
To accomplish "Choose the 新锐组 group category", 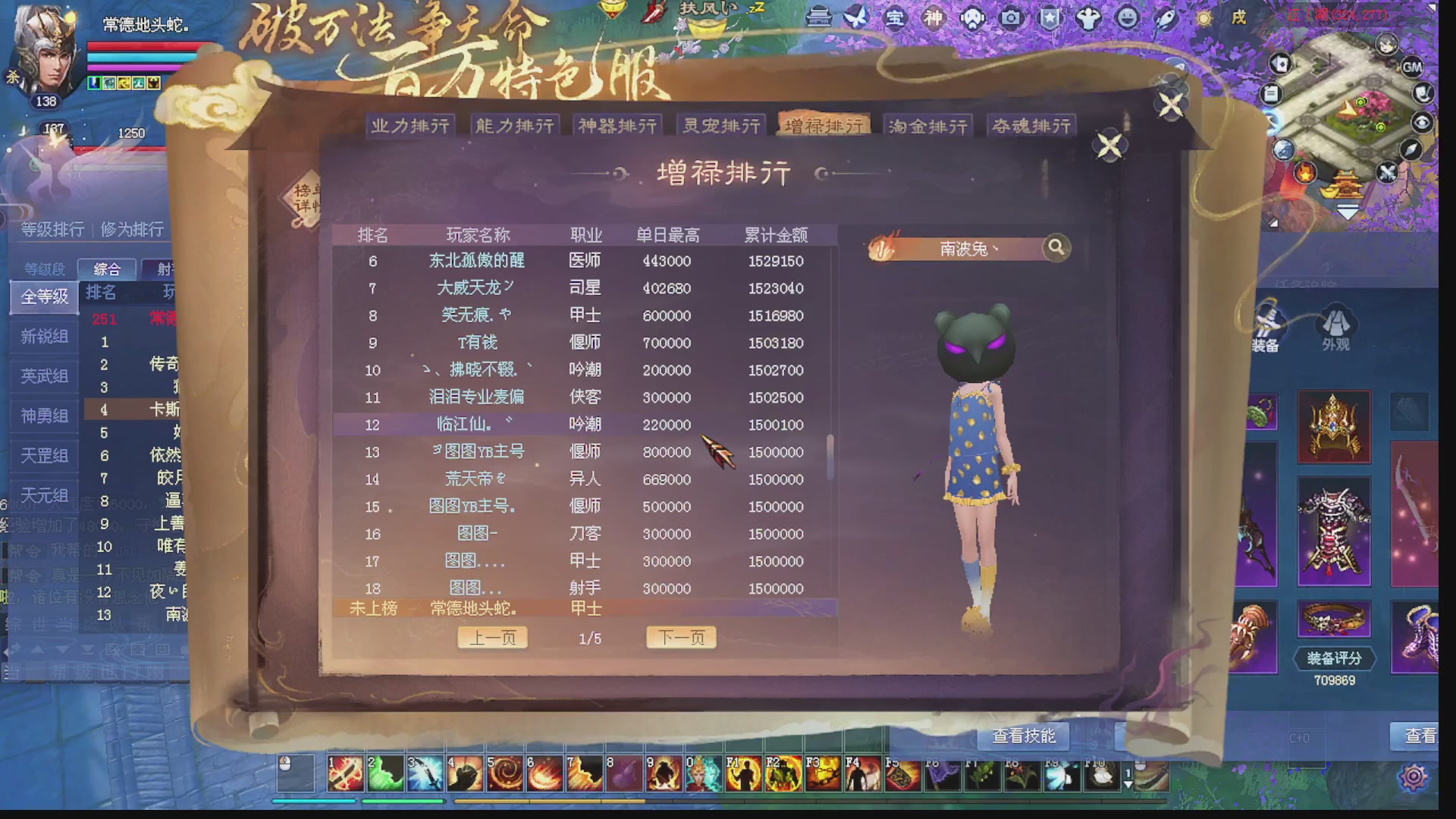I will 43,336.
